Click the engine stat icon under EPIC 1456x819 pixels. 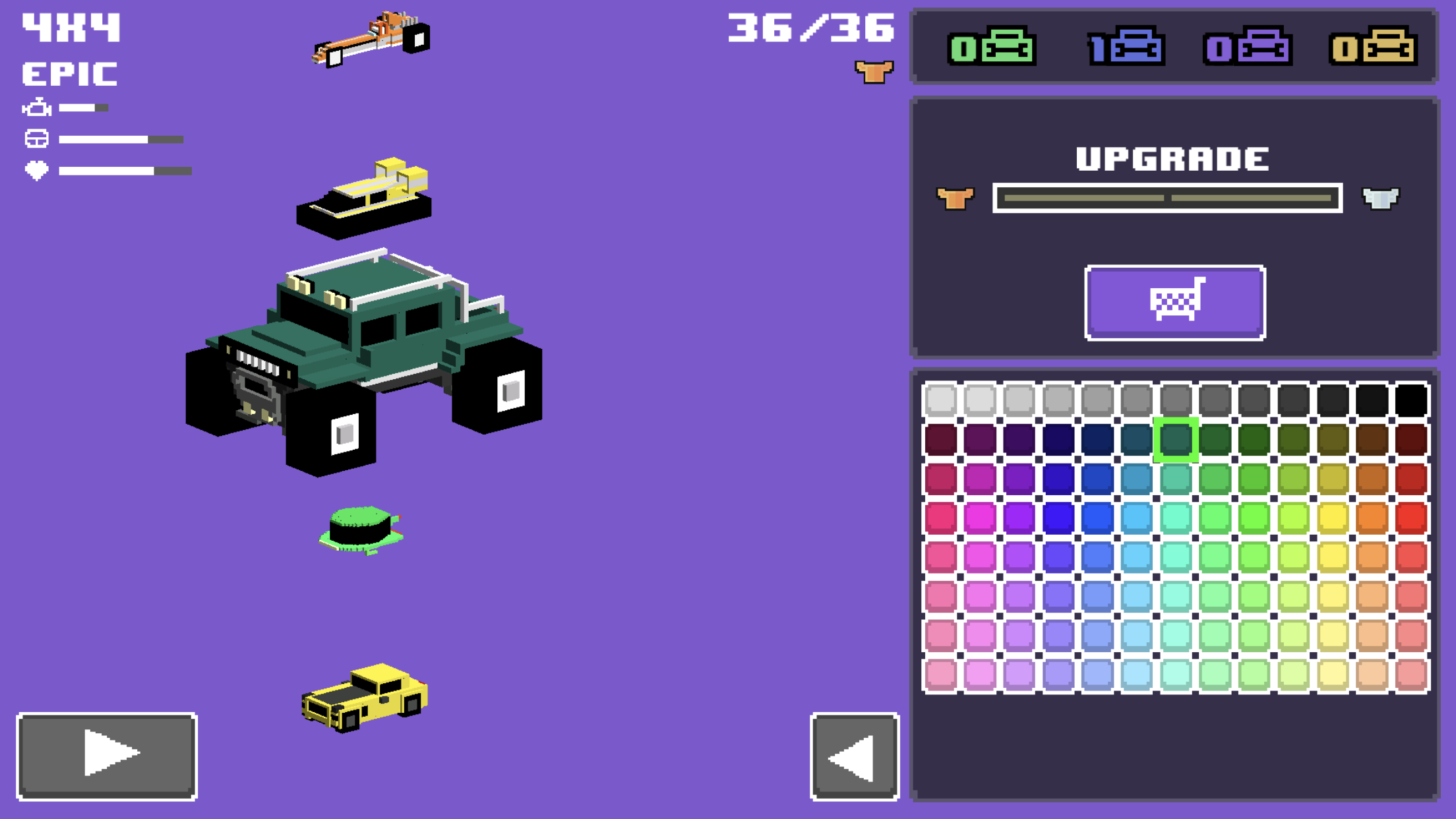point(36,107)
